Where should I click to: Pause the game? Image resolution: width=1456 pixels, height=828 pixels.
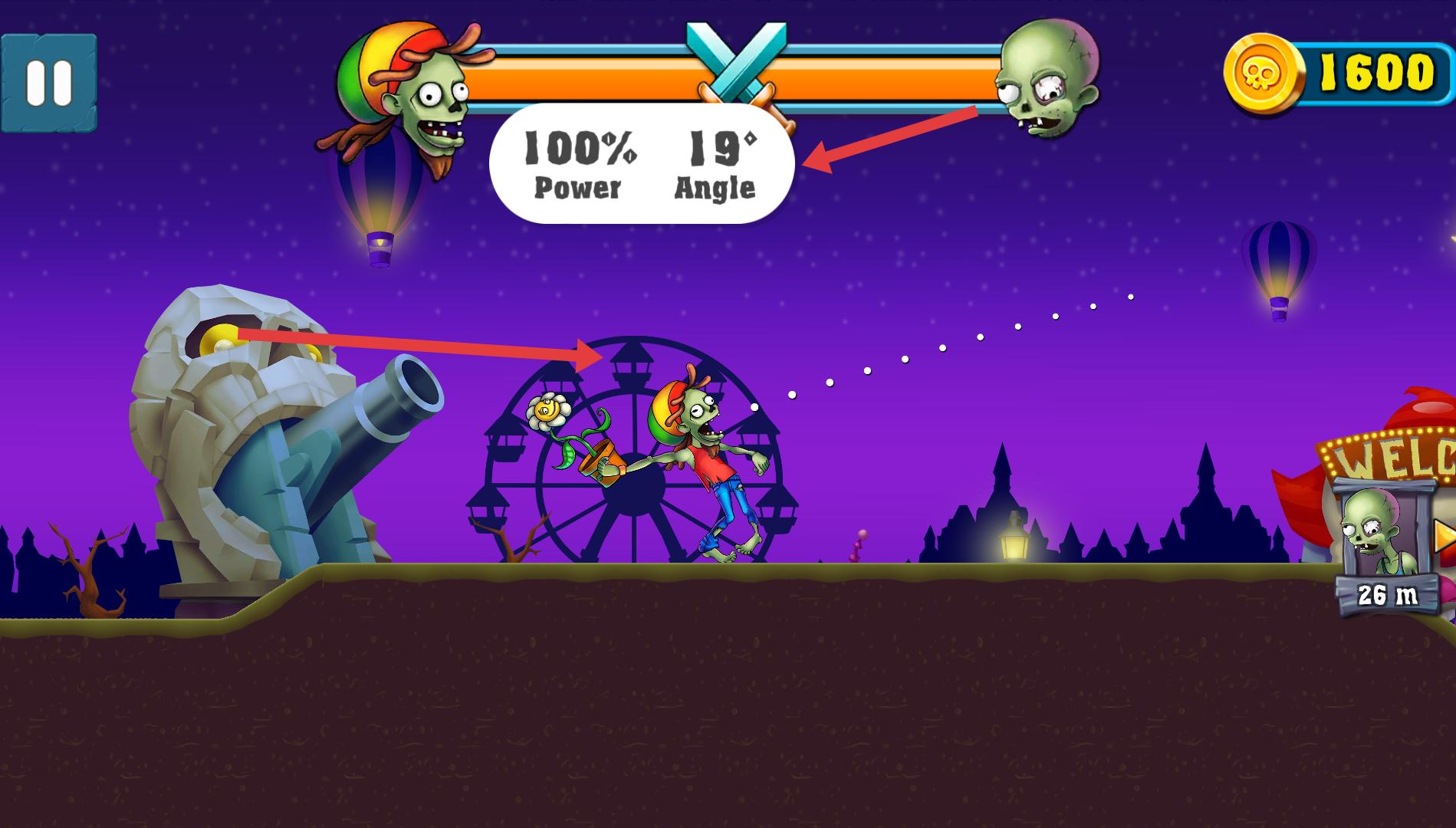49,82
